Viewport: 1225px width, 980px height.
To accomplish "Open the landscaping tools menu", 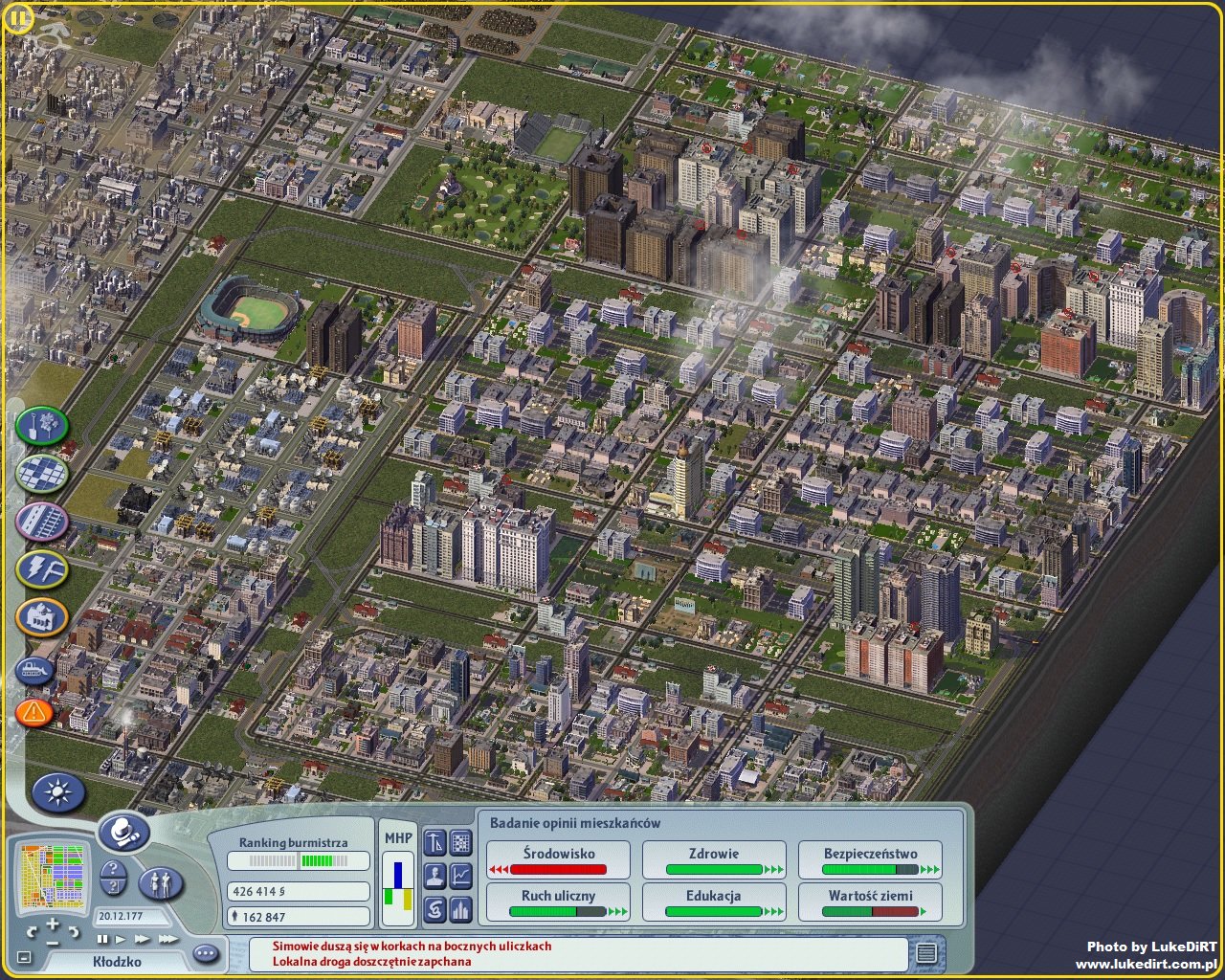I will [x=41, y=427].
